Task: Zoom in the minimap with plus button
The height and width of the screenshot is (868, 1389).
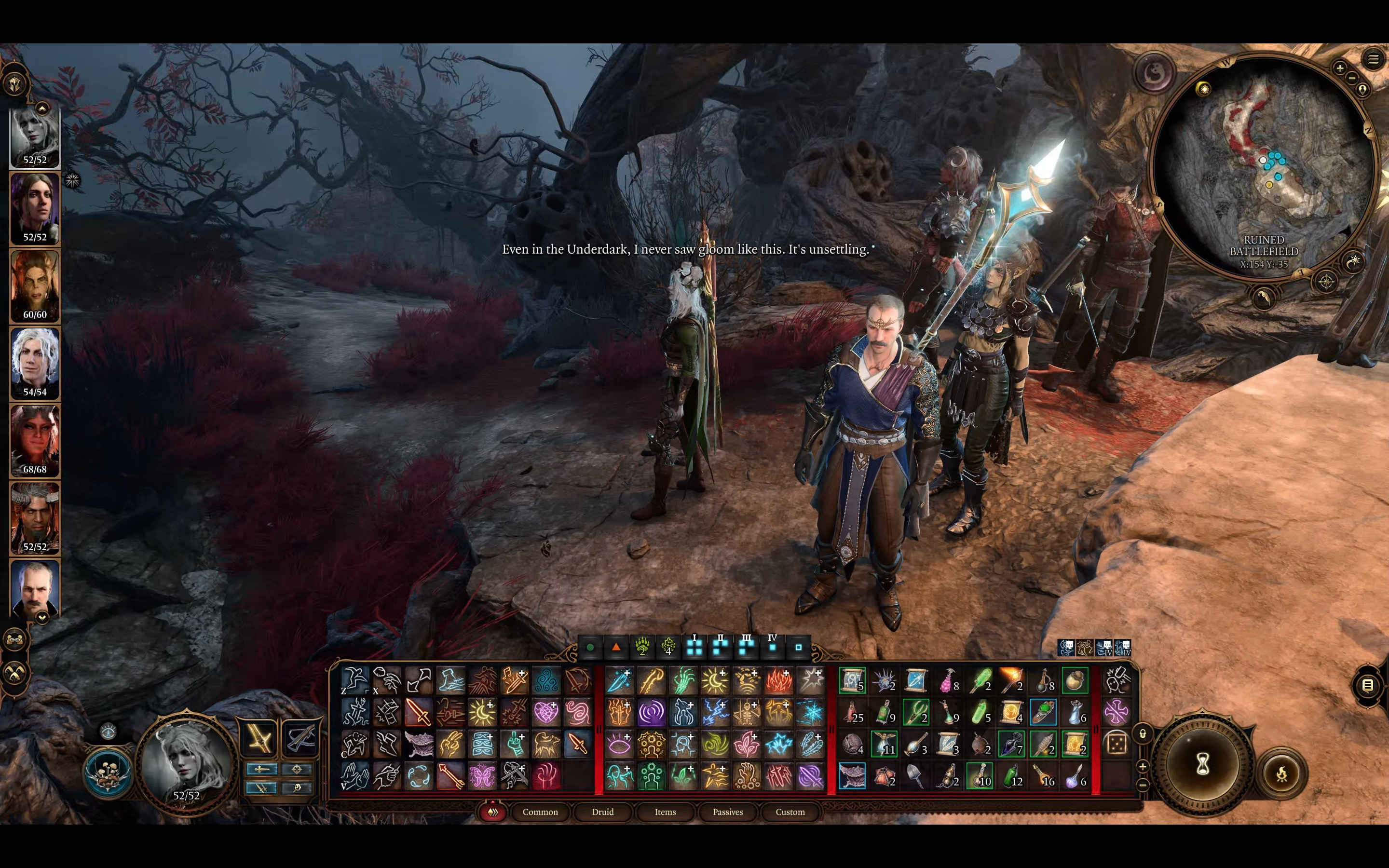Action: (x=1340, y=68)
